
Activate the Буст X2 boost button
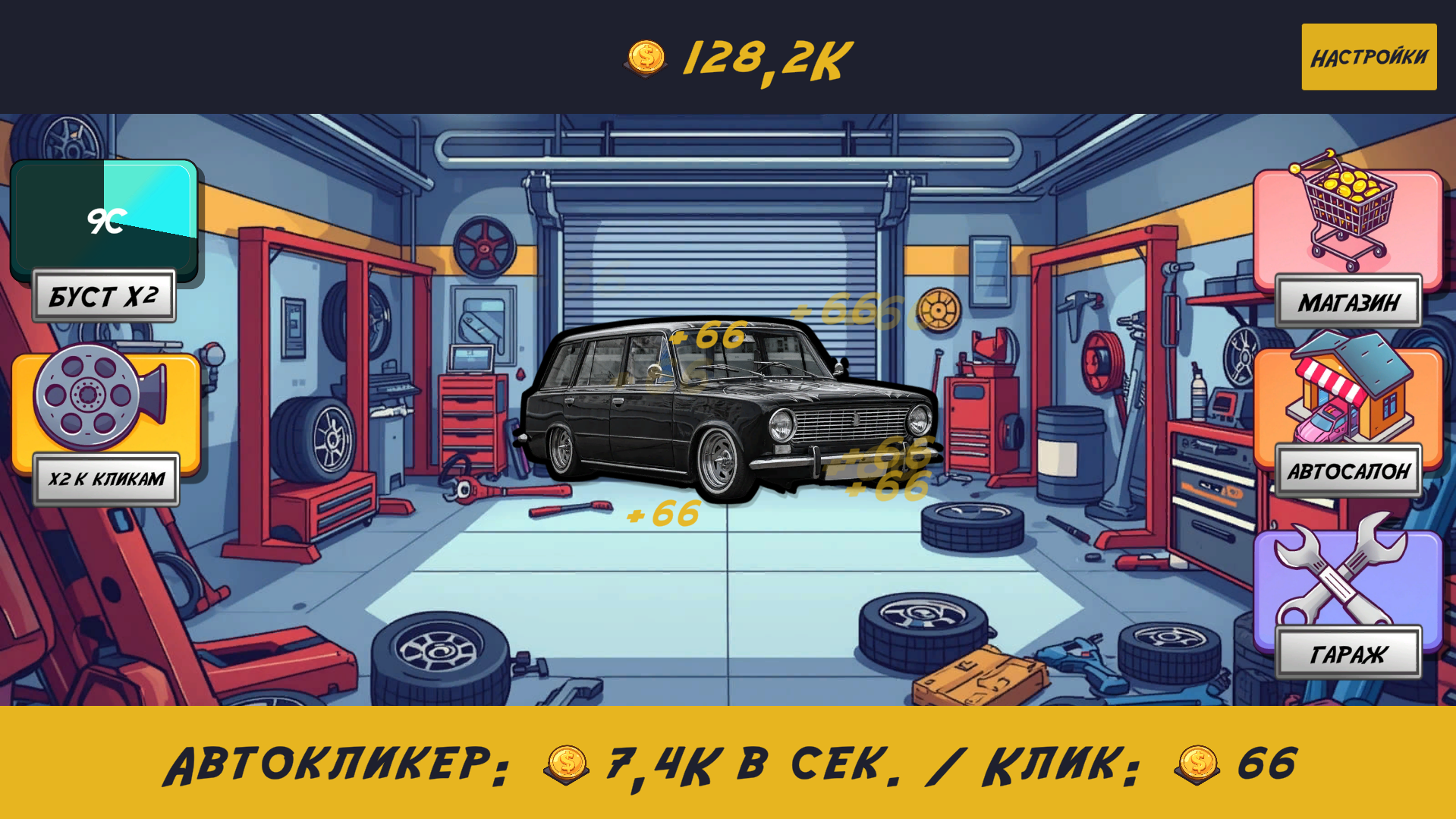105,296
